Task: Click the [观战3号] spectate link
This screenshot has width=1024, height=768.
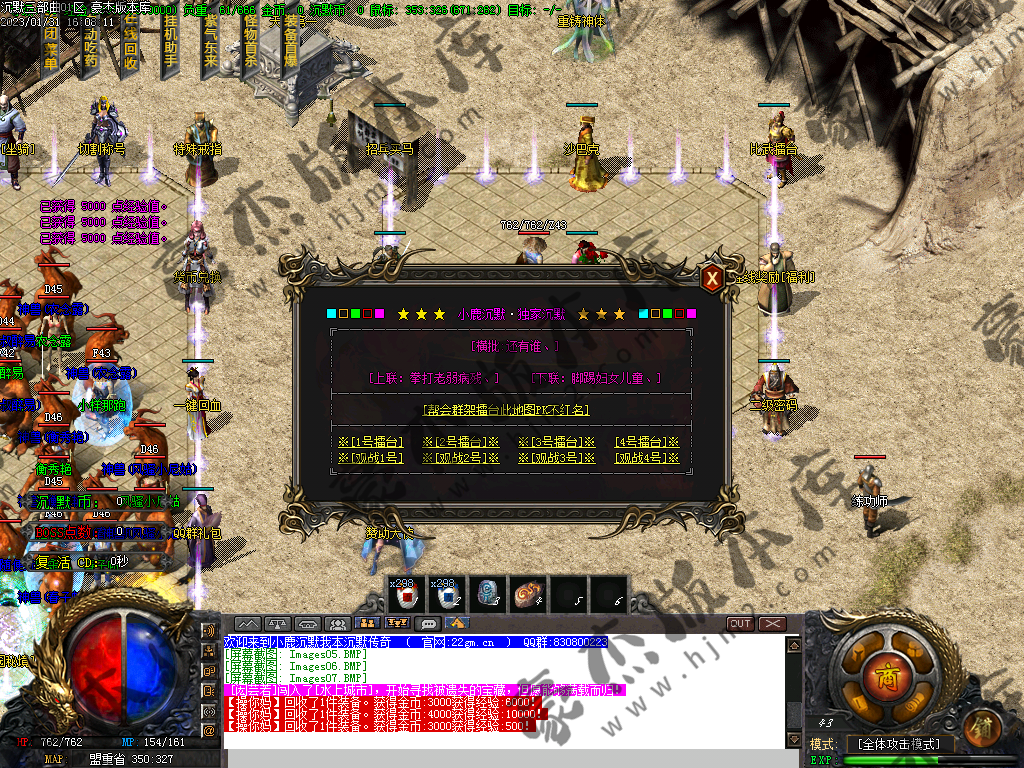Action: [x=557, y=458]
